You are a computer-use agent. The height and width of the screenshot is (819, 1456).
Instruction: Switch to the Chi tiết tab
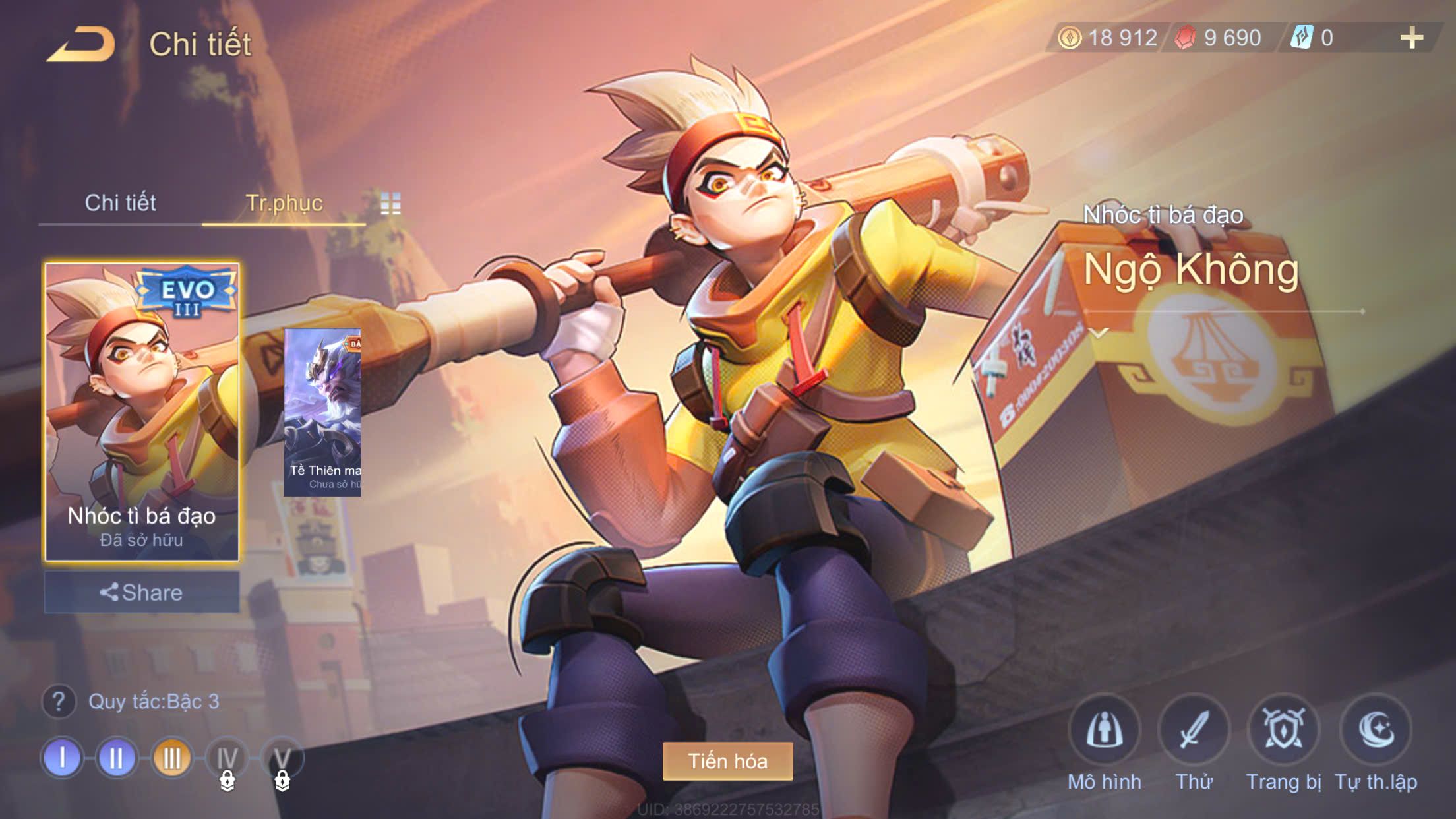(120, 203)
